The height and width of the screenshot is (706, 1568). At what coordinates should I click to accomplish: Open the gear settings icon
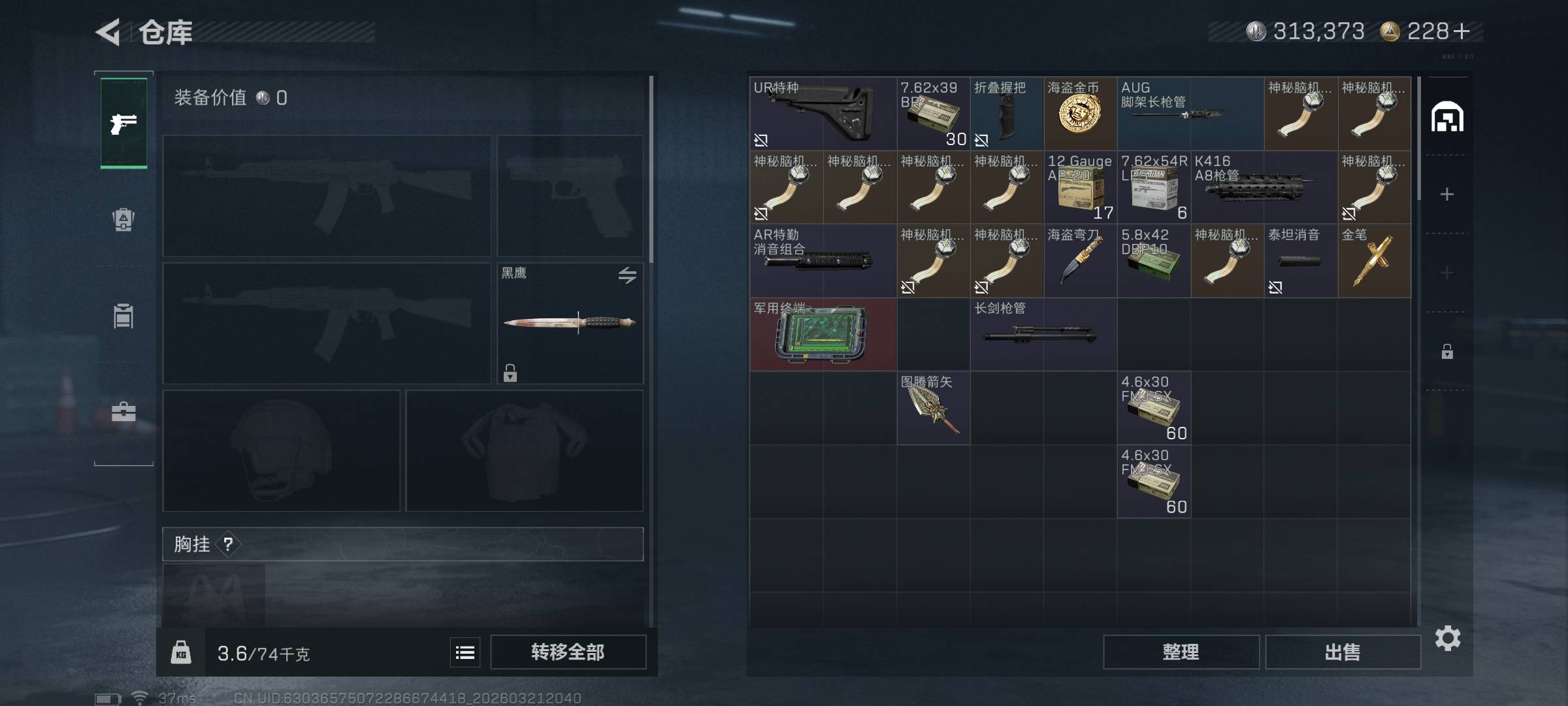point(1448,638)
